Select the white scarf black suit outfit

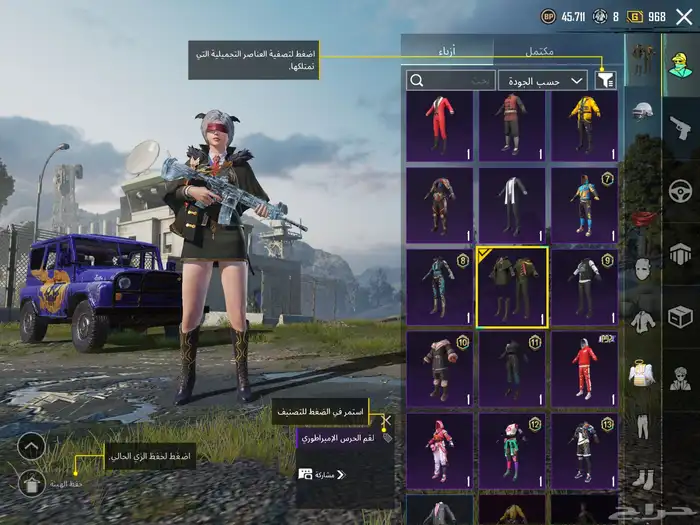512,207
